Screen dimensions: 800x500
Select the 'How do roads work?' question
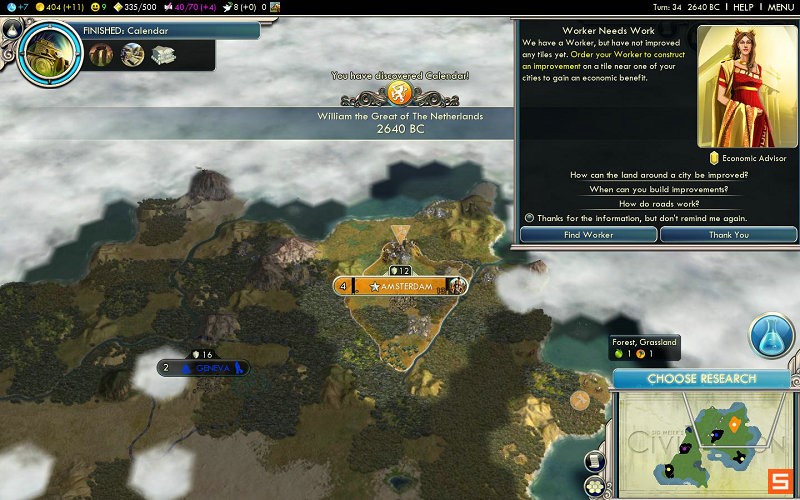coord(658,204)
